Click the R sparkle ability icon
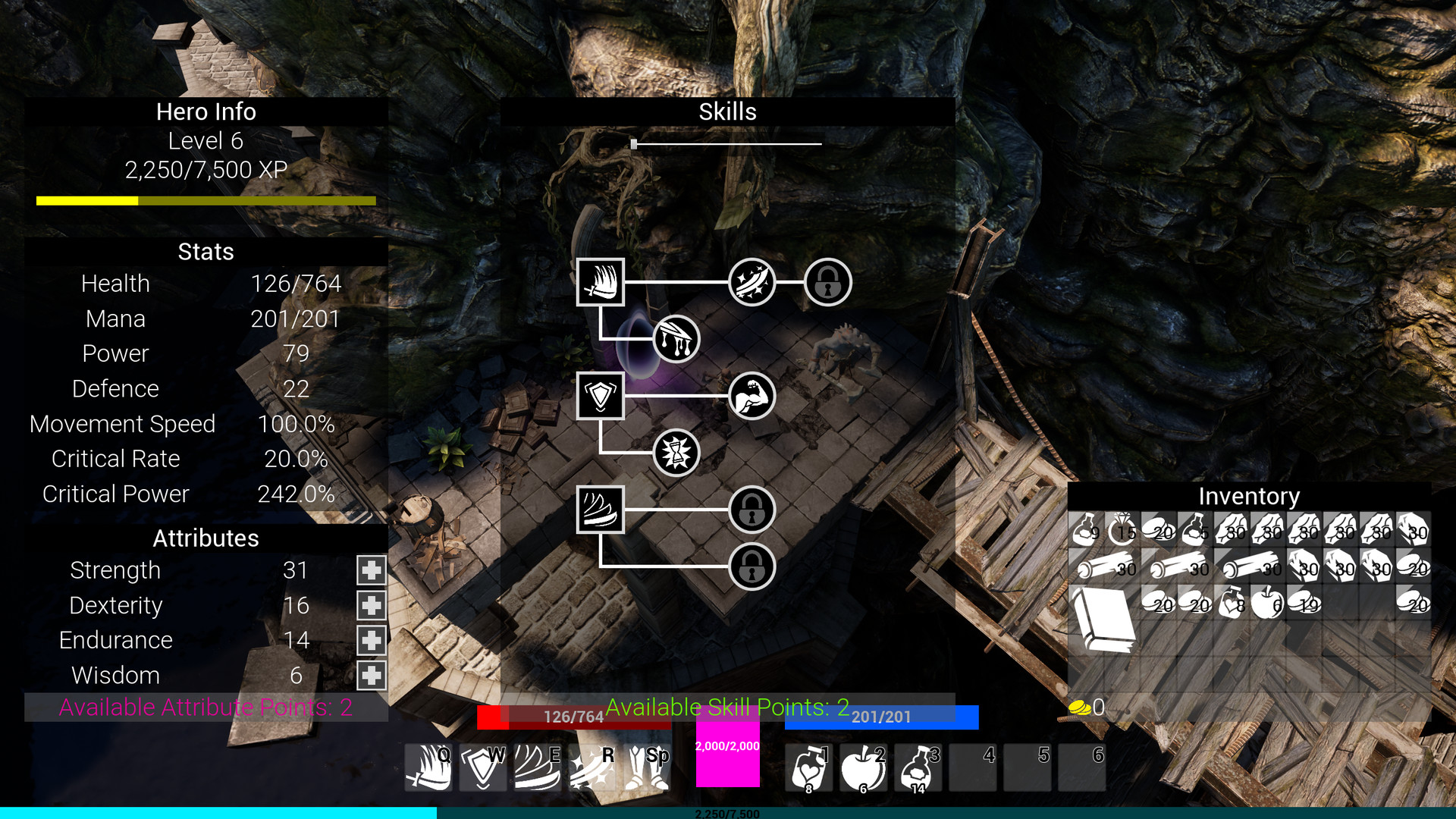 point(591,767)
